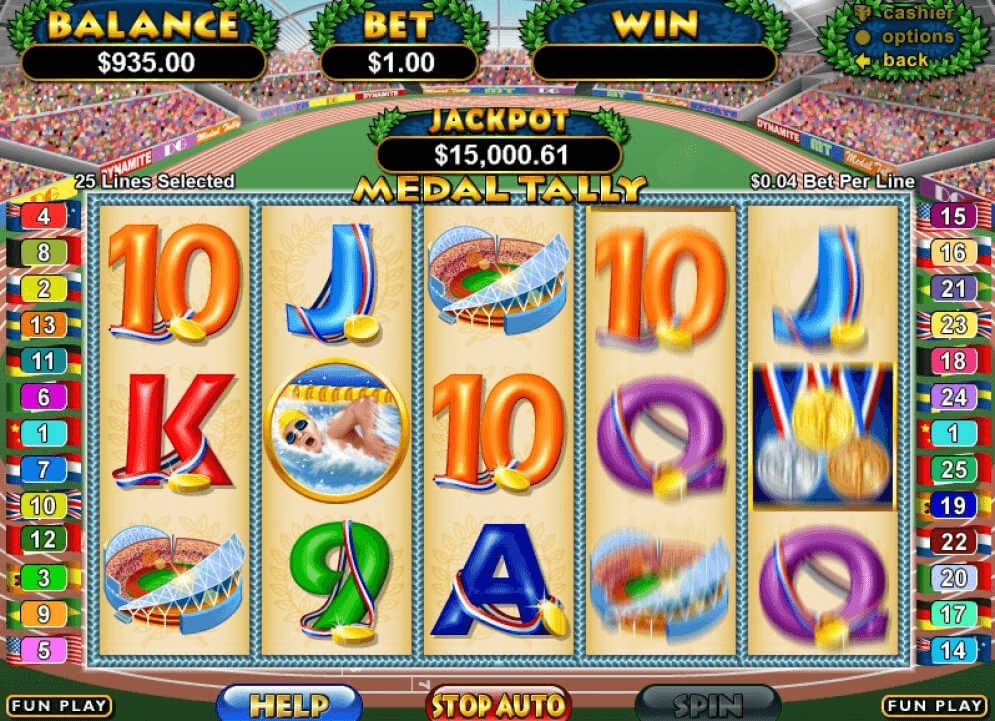Image resolution: width=995 pixels, height=721 pixels.
Task: Hit the Spin button
Action: click(x=708, y=704)
